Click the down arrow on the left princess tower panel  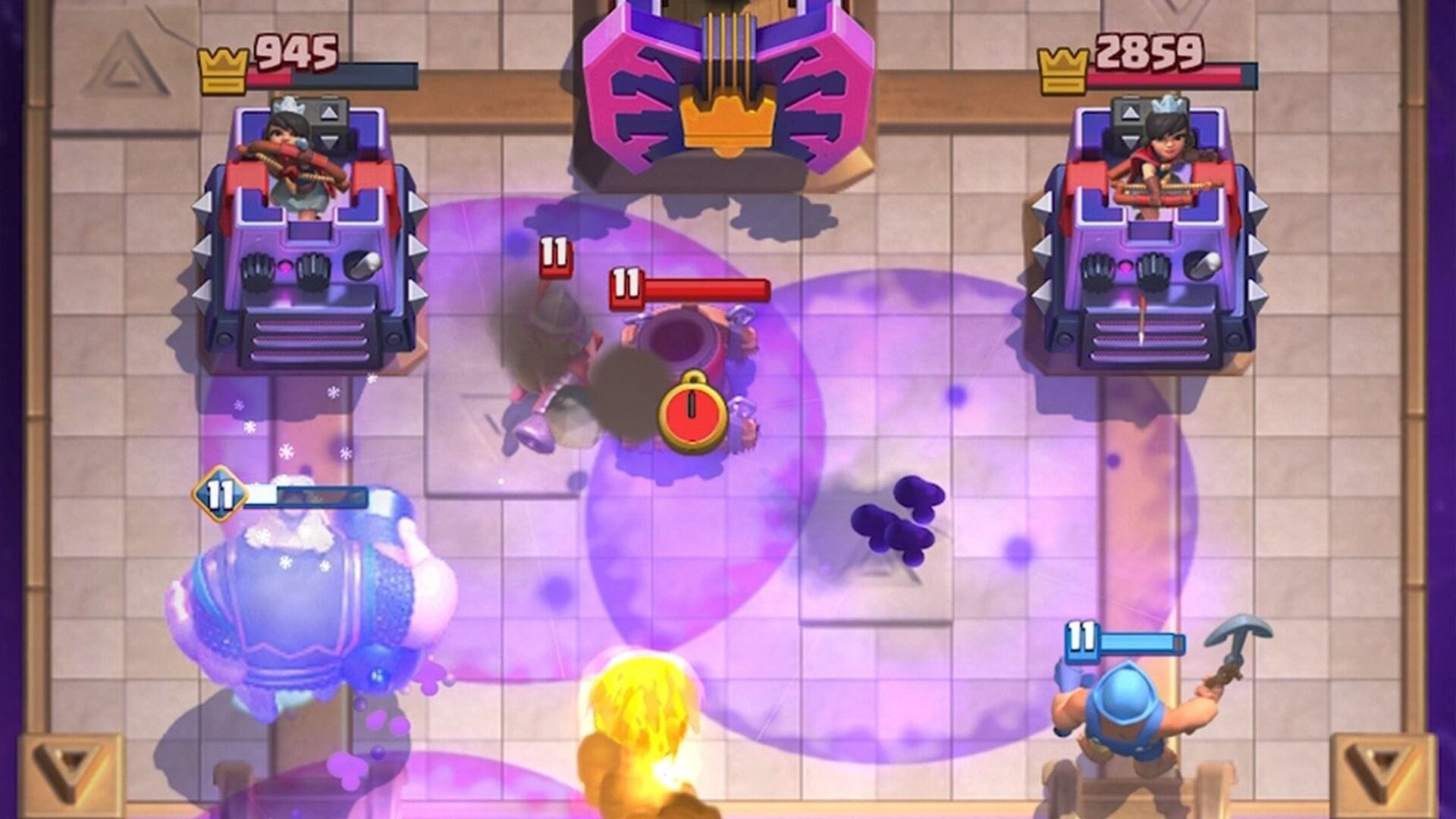click(331, 140)
